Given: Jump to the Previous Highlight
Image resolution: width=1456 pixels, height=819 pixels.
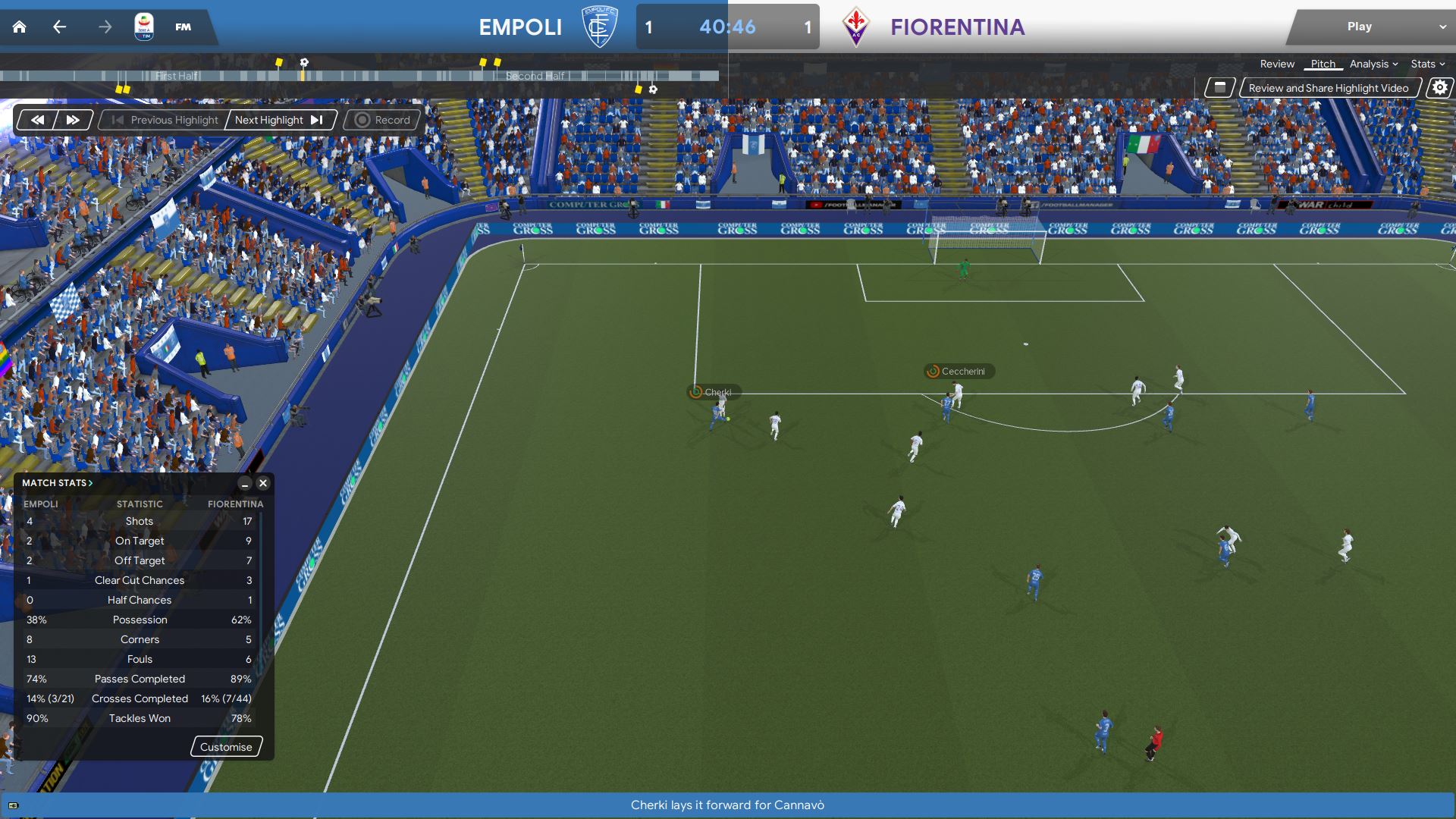Looking at the screenshot, I should click(x=165, y=120).
